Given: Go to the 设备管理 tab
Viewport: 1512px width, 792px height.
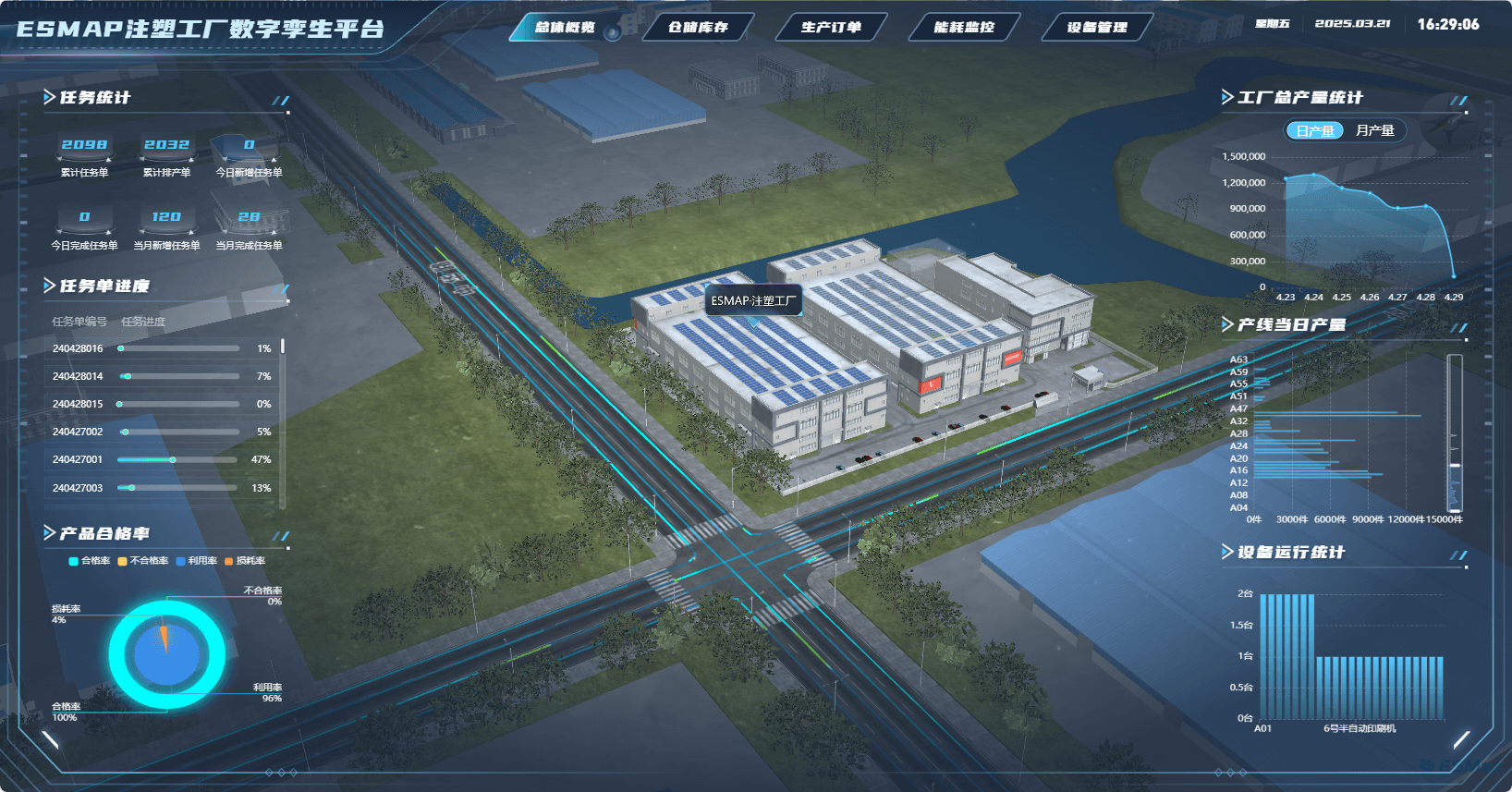Looking at the screenshot, I should (x=1097, y=28).
